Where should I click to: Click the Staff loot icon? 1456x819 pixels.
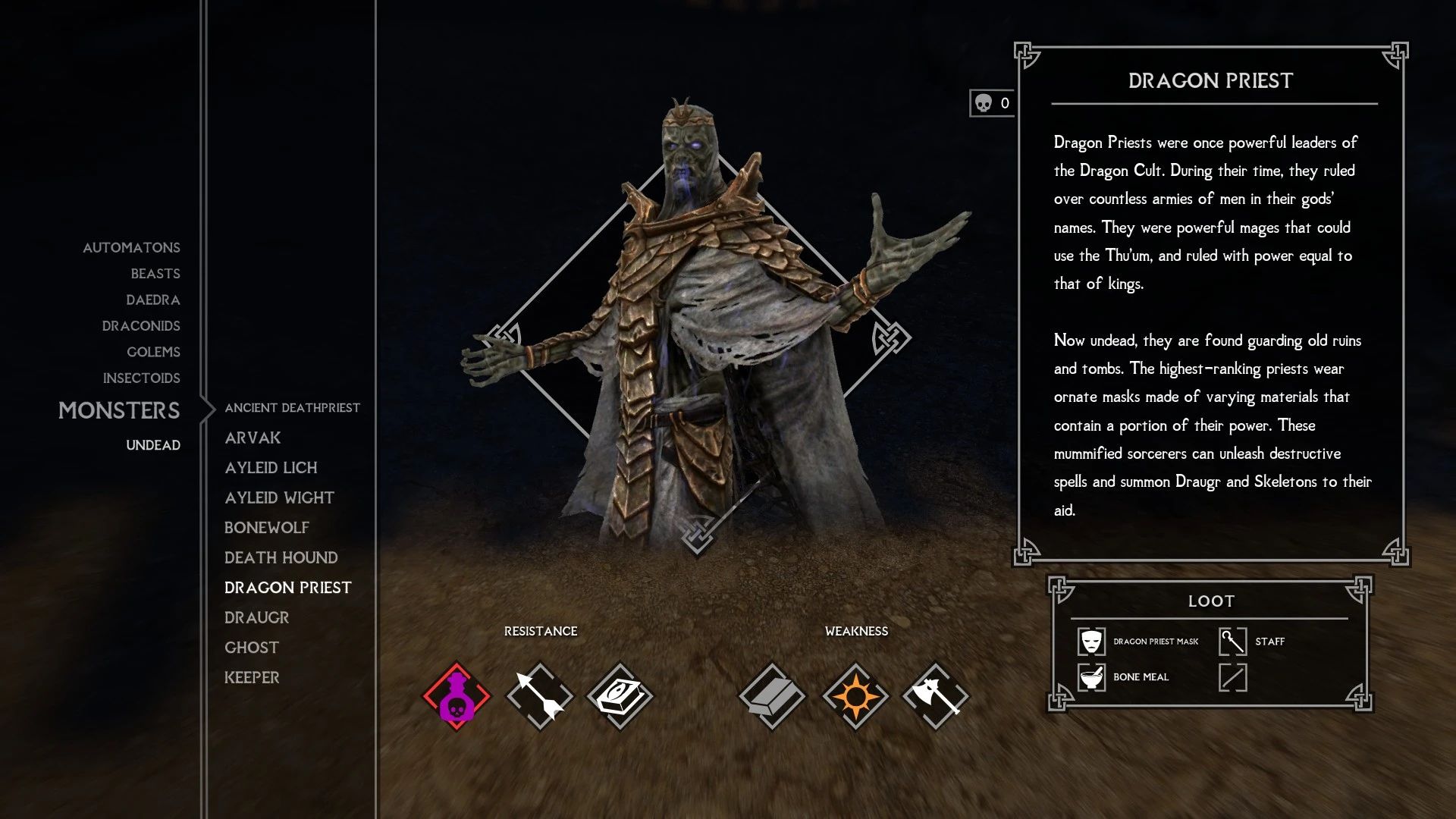pos(1232,642)
